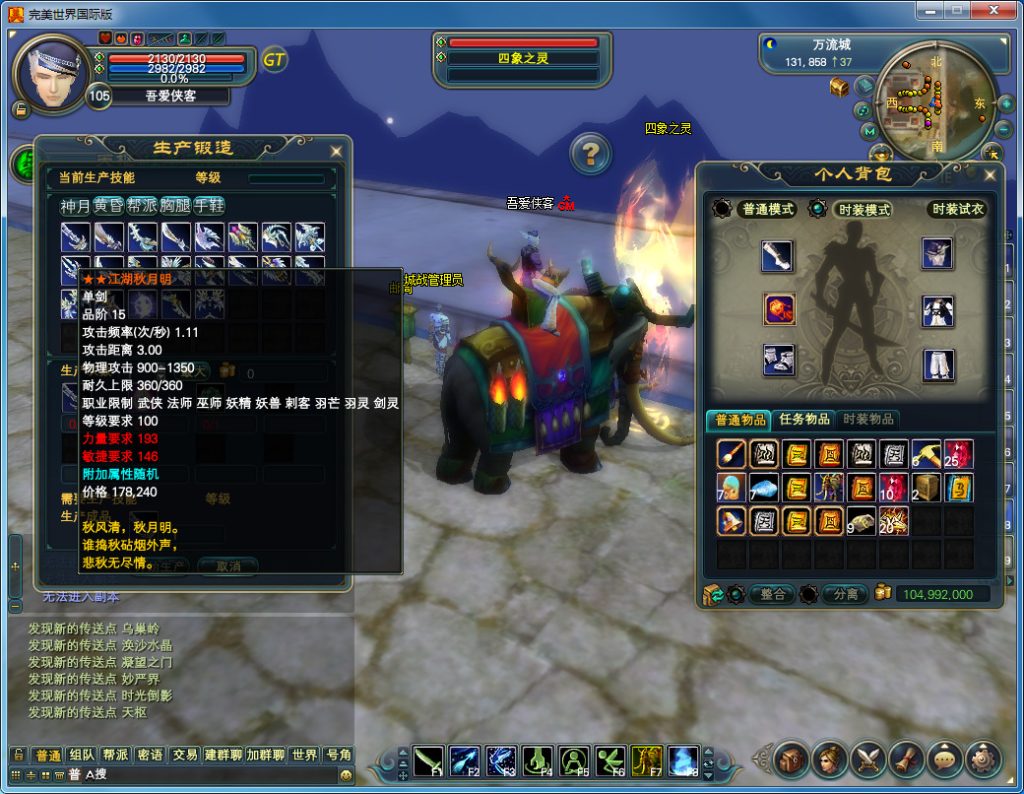Switch chat channel to 帮派
This screenshot has width=1024, height=794.
pyautogui.click(x=115, y=755)
